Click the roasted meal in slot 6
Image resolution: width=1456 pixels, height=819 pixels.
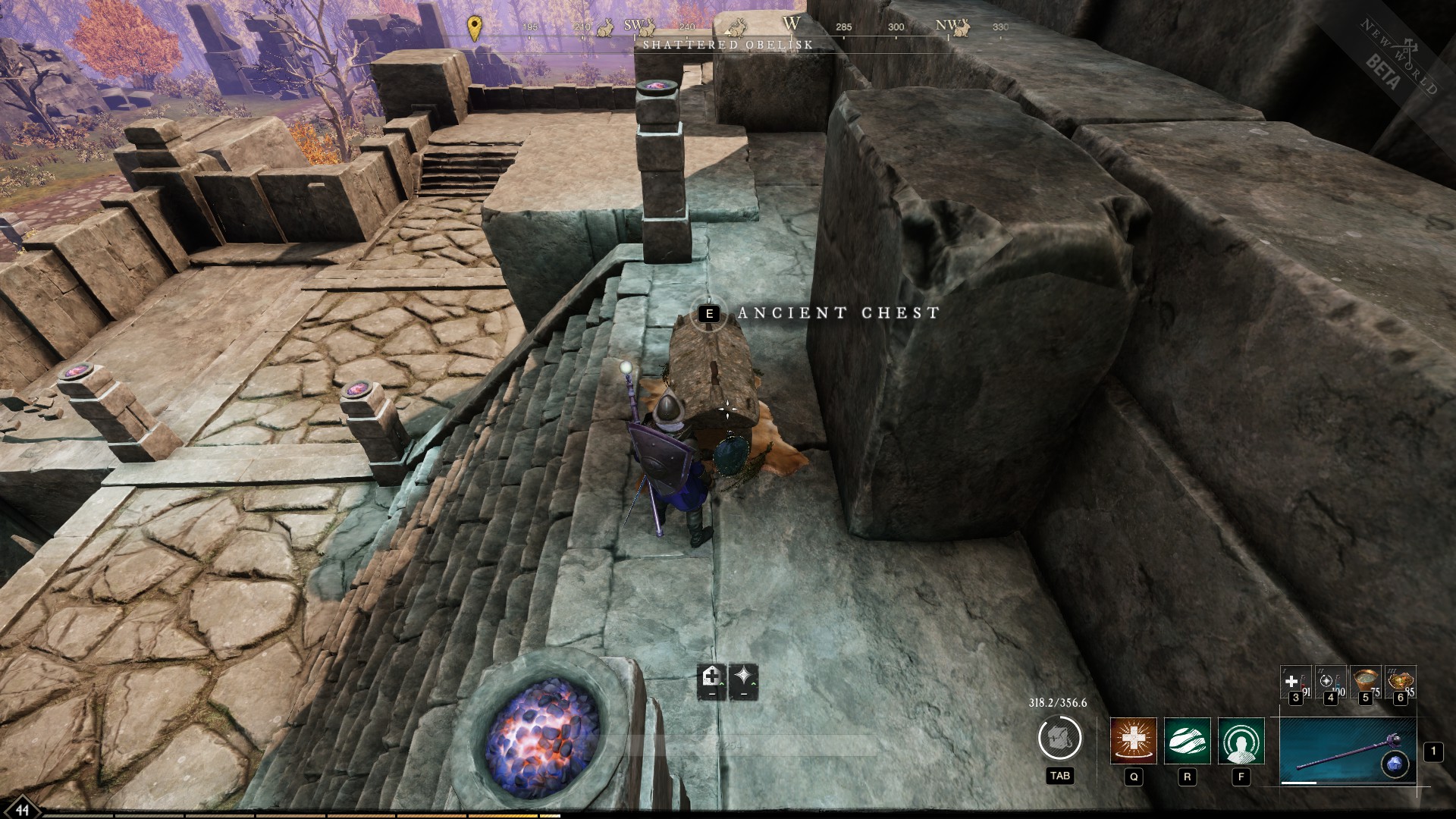[1399, 681]
